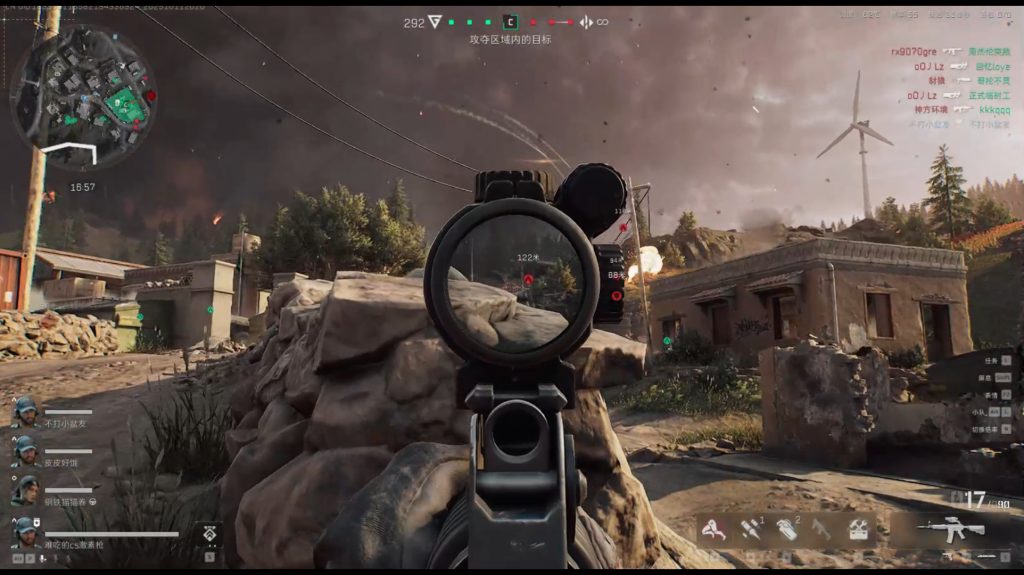The width and height of the screenshot is (1024, 575).
Task: Select squadmate 不打小盆友's portrait
Action: [25, 412]
